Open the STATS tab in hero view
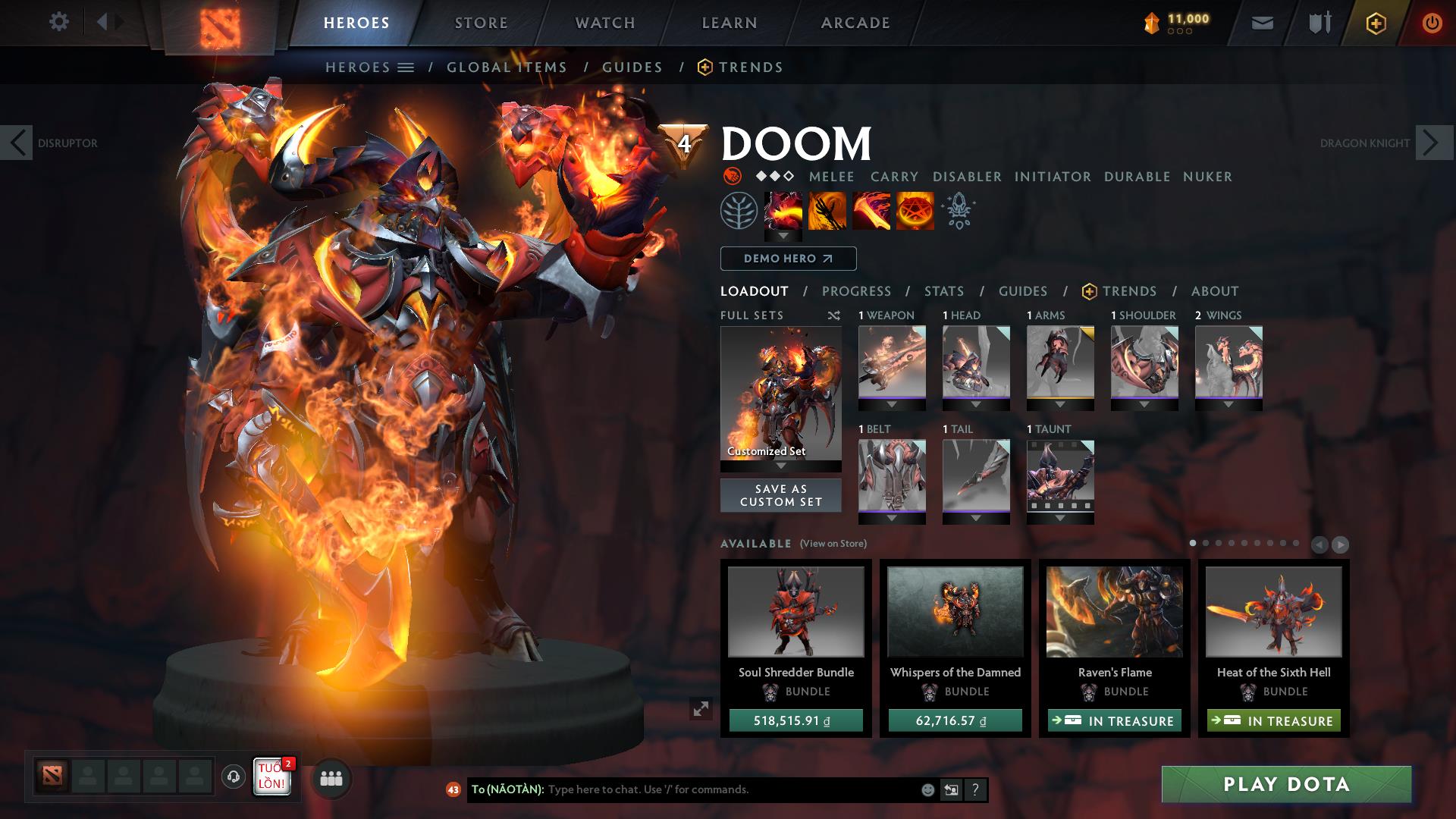The height and width of the screenshot is (819, 1456). coord(943,291)
